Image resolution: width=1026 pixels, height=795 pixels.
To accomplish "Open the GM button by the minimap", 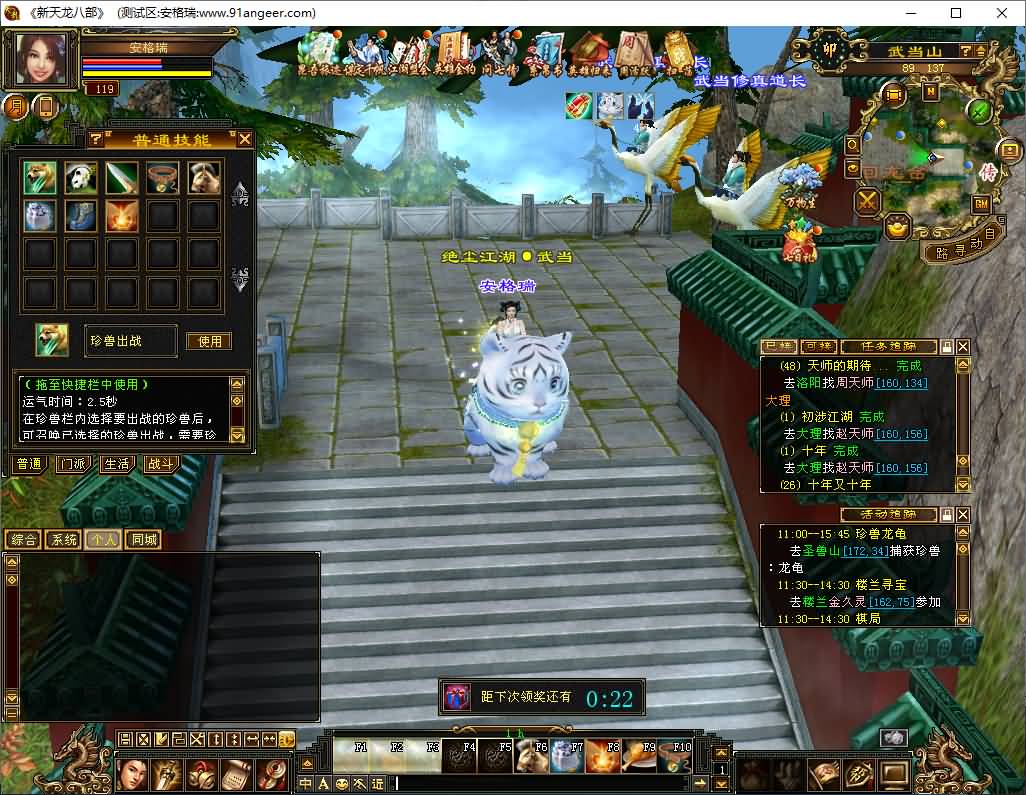I will (x=981, y=204).
